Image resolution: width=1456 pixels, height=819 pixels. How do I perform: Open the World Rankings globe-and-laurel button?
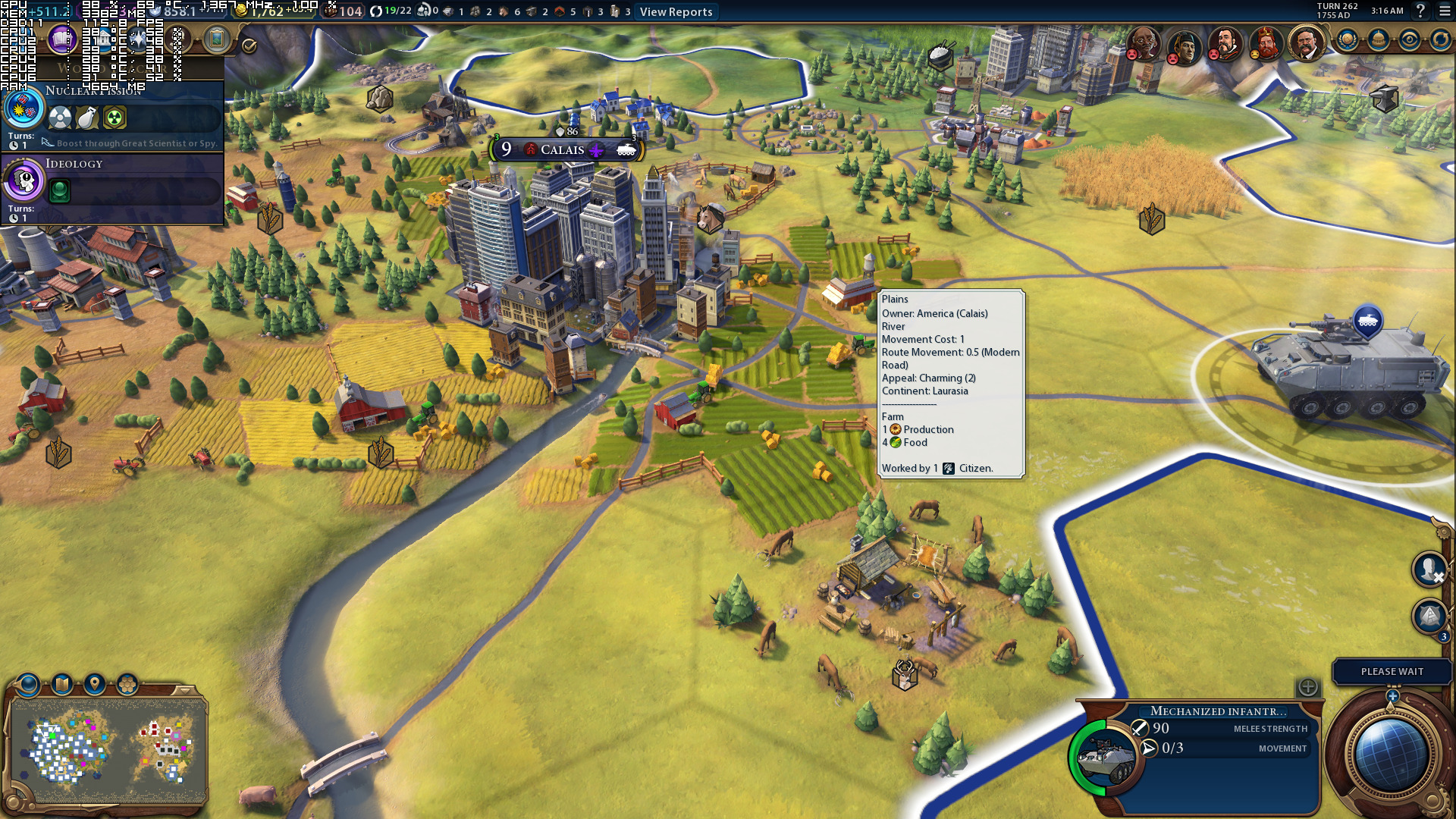coord(1347,39)
